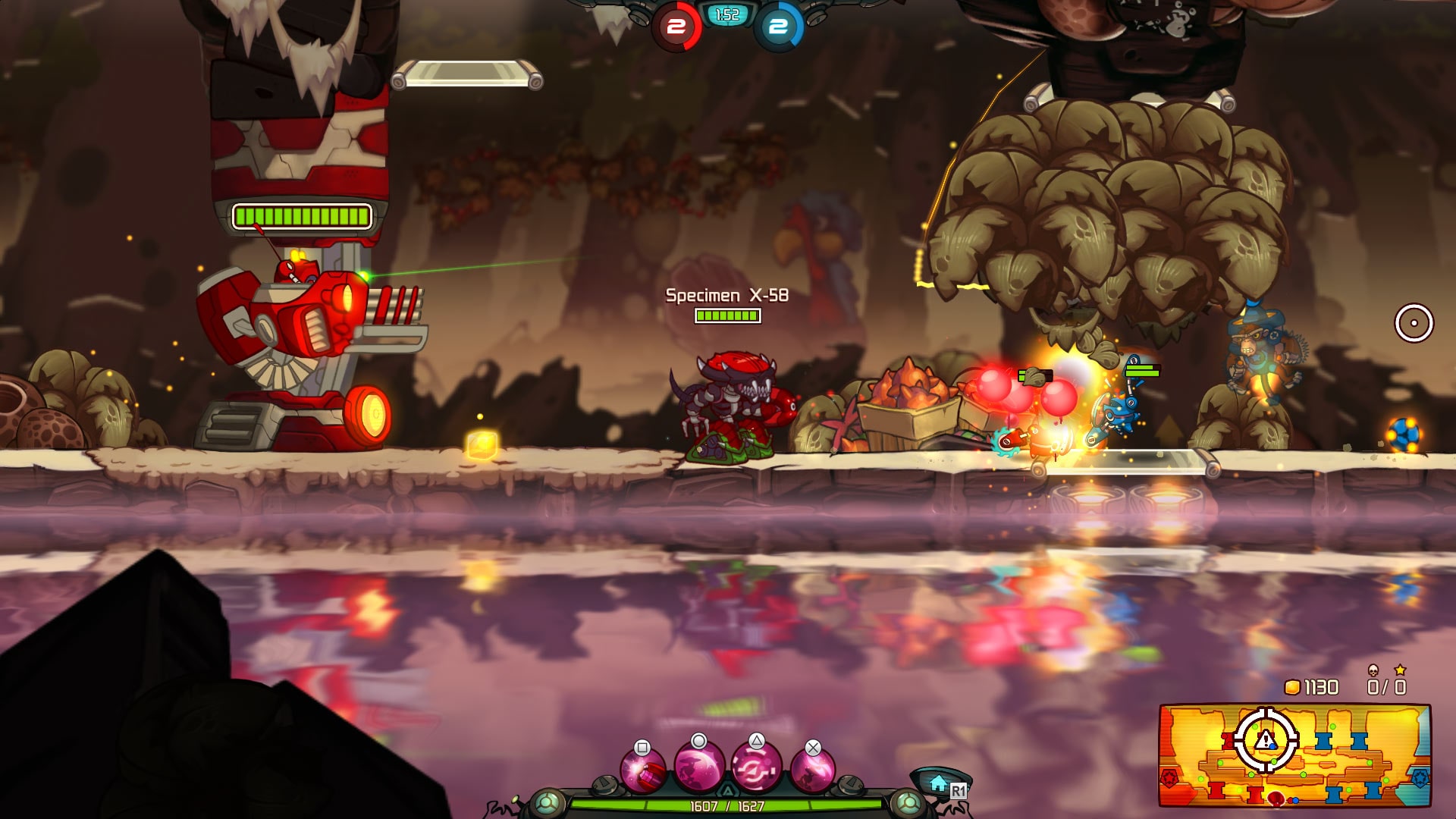Screen dimensions: 1456x819
Task: Click the skull icon in the kill counter
Action: [x=1373, y=670]
